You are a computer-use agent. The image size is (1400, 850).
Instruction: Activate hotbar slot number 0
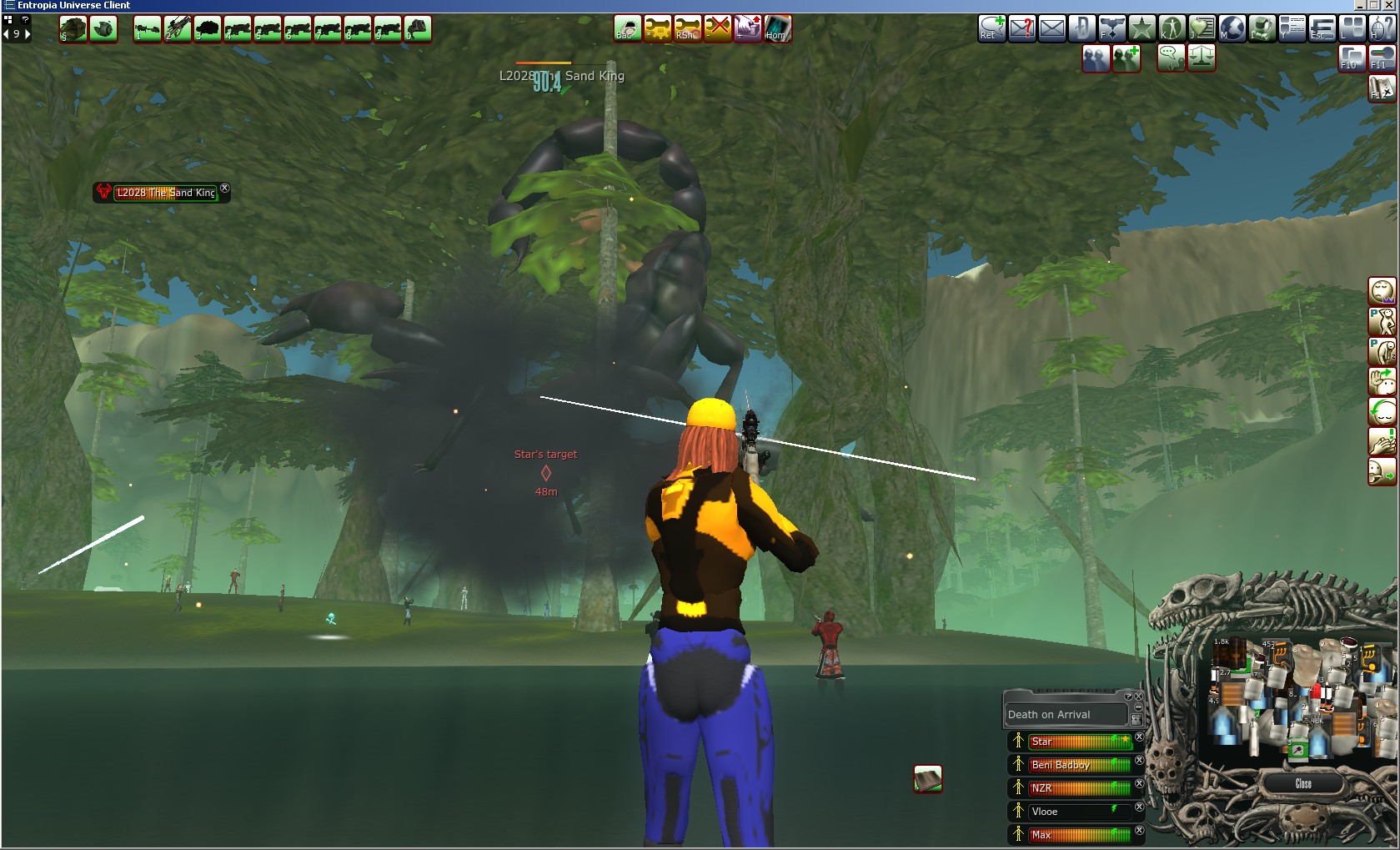point(418,29)
